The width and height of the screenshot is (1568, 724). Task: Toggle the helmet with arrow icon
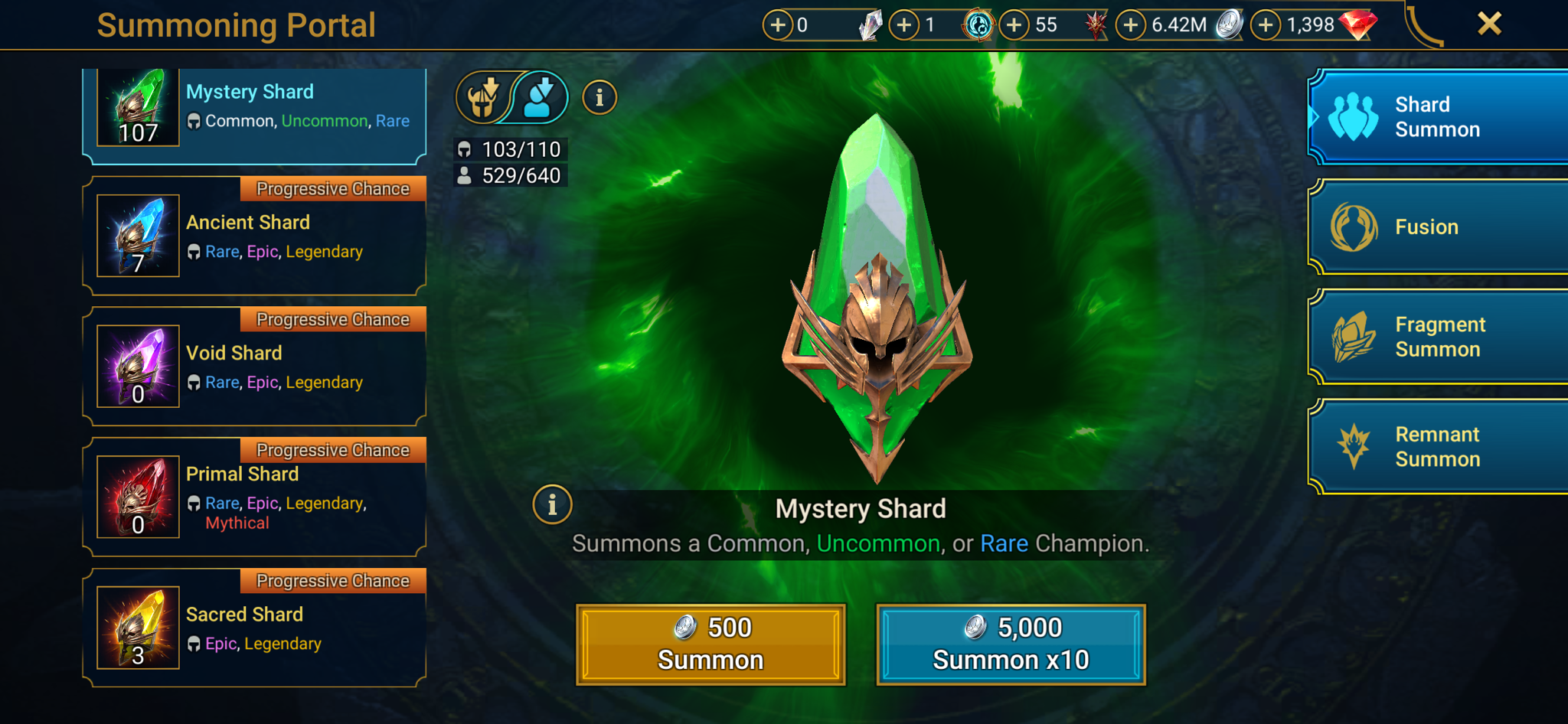(x=483, y=98)
